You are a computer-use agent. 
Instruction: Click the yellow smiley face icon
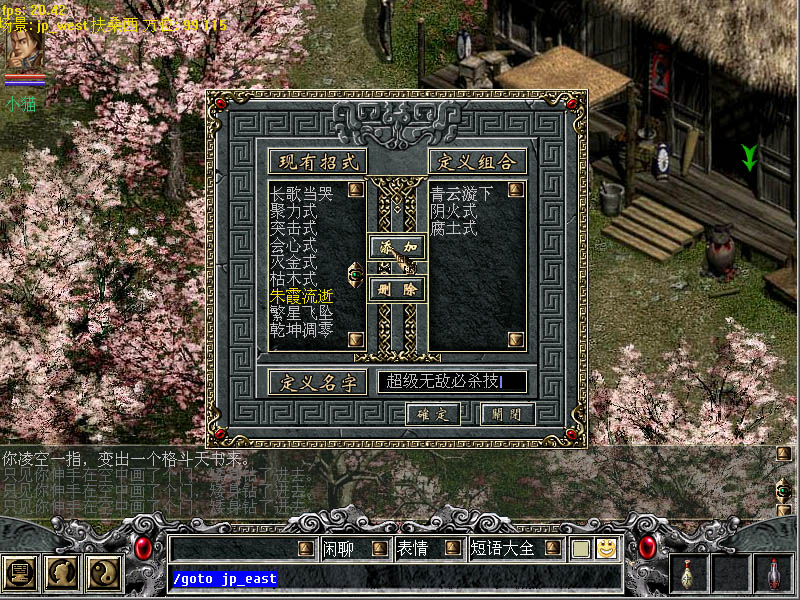(605, 548)
